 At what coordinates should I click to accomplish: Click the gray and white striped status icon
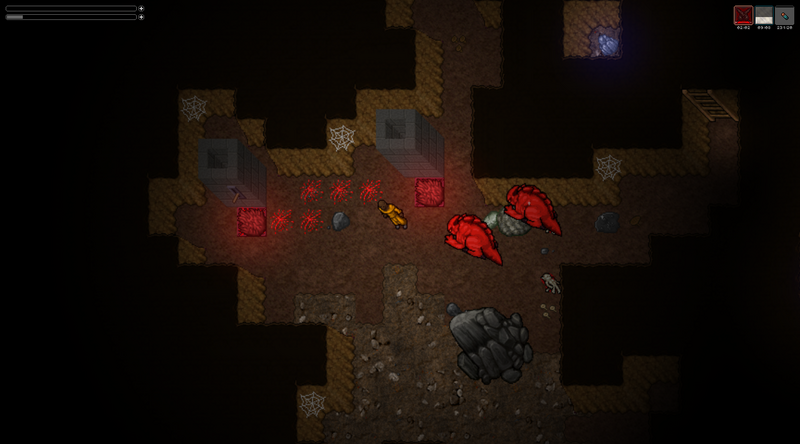(x=764, y=15)
